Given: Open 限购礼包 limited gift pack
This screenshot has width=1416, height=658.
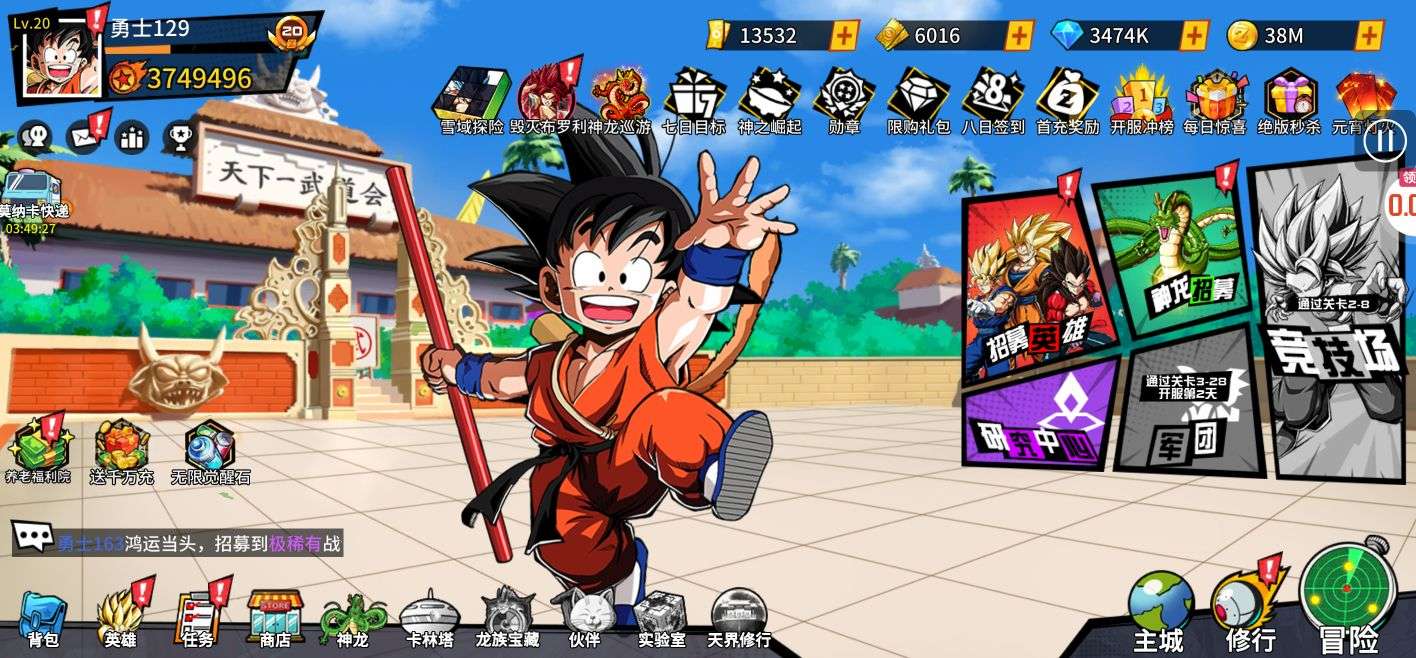Looking at the screenshot, I should pyautogui.click(x=918, y=100).
